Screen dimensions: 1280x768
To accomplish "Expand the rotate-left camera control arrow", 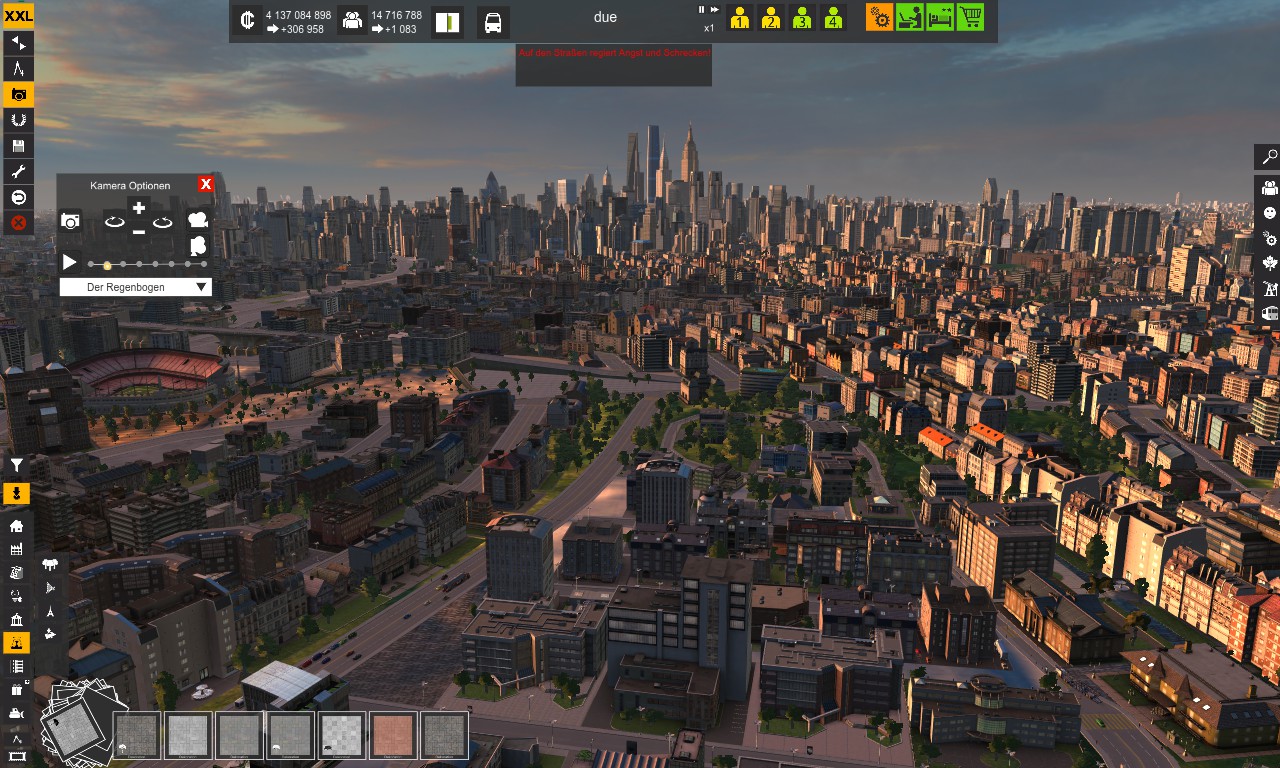I will pos(114,222).
